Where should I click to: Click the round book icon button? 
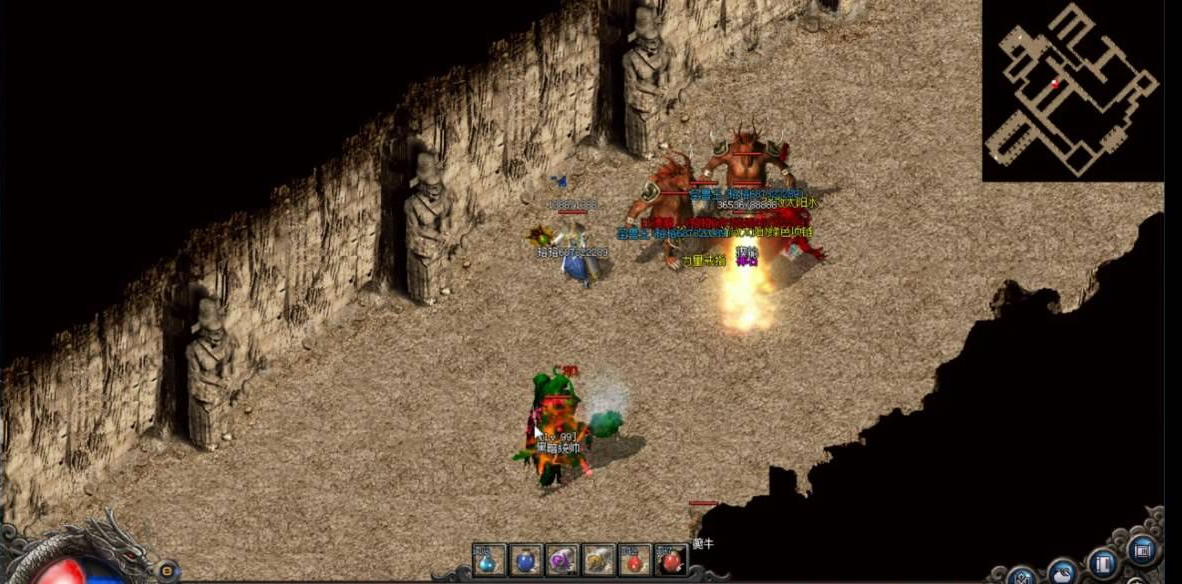click(x=1102, y=562)
